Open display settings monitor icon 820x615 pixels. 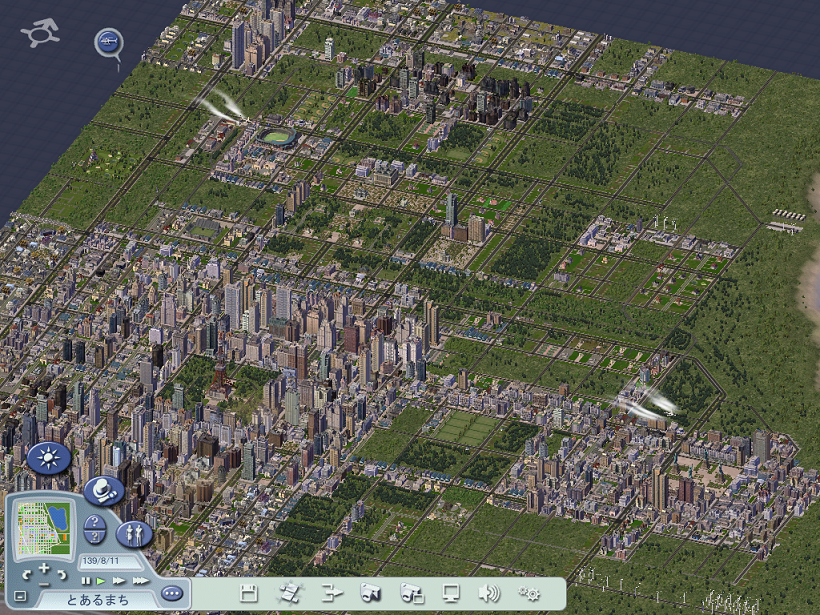[x=451, y=592]
